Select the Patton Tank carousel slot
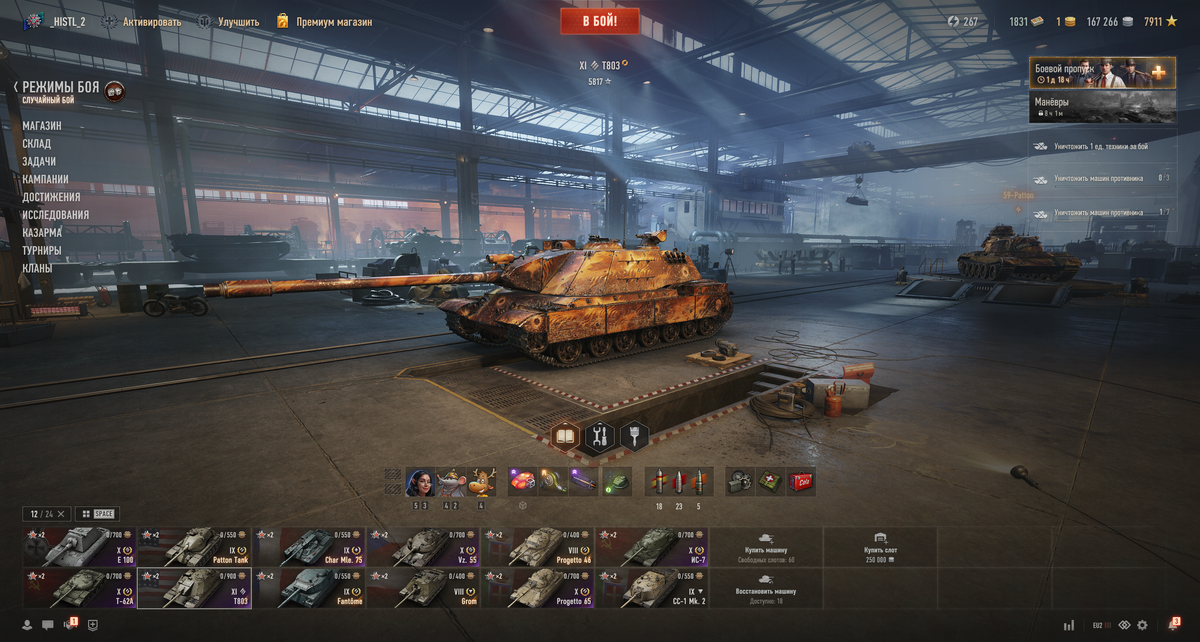This screenshot has width=1200, height=642. point(194,547)
